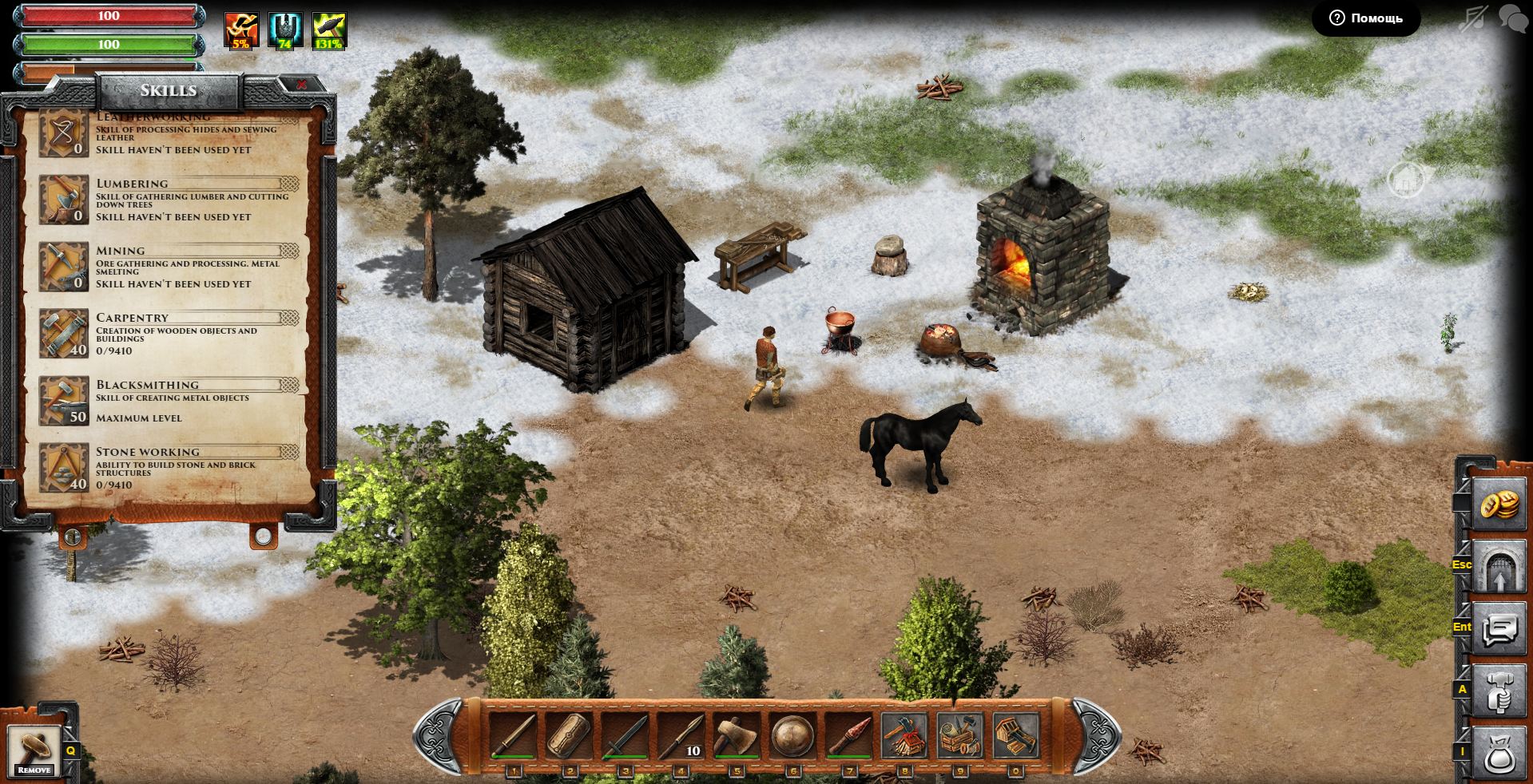This screenshot has height=784, width=1533.
Task: Close the Skills panel
Action: (x=301, y=85)
